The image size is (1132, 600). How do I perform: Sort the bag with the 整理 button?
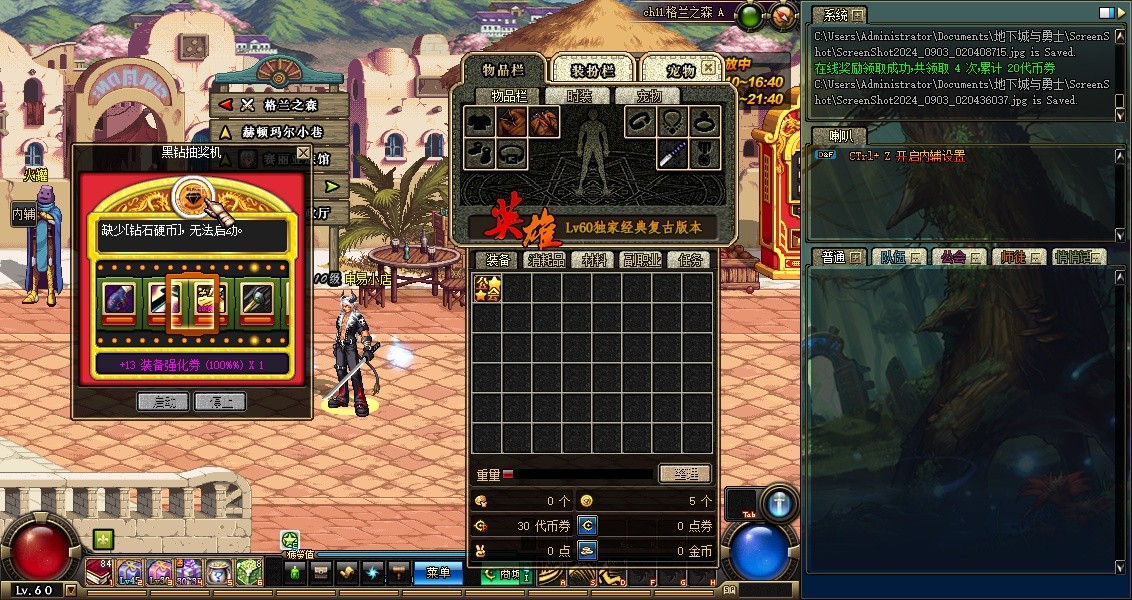685,474
